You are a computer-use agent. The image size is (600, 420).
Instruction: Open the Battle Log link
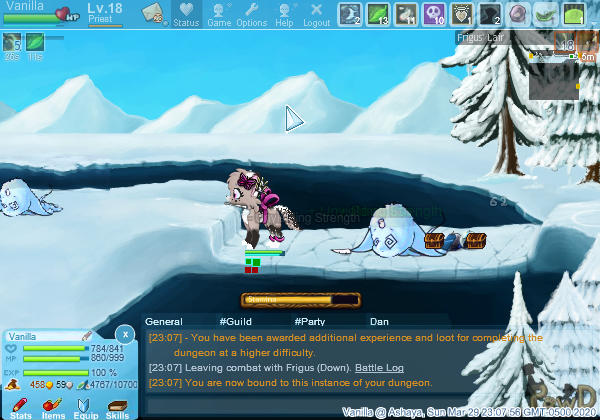pyautogui.click(x=379, y=368)
